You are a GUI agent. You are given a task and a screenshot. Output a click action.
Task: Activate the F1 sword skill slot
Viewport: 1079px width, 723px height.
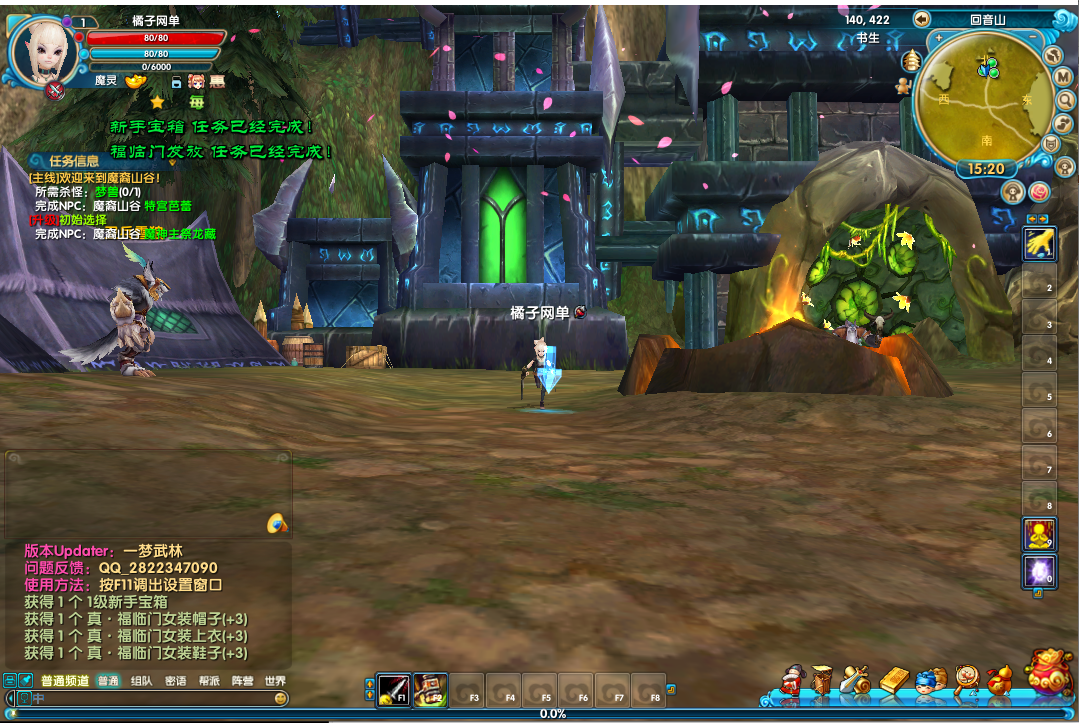[393, 690]
